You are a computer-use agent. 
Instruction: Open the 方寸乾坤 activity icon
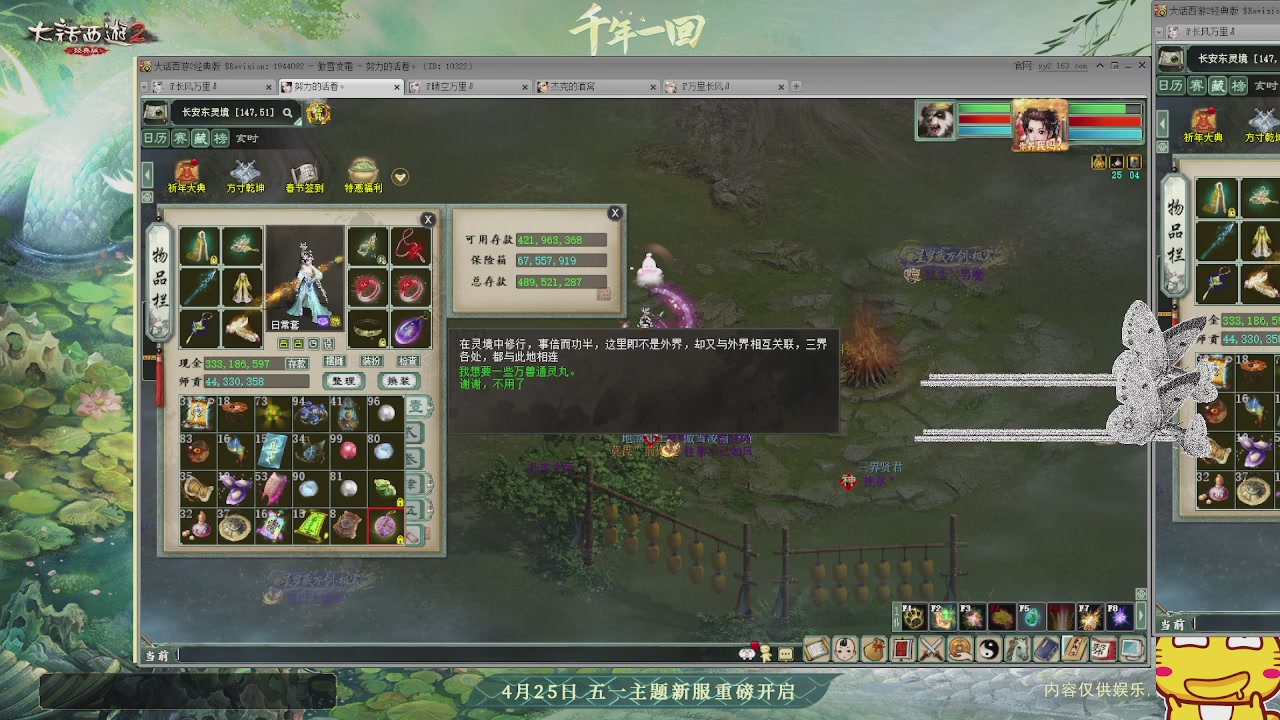point(245,172)
